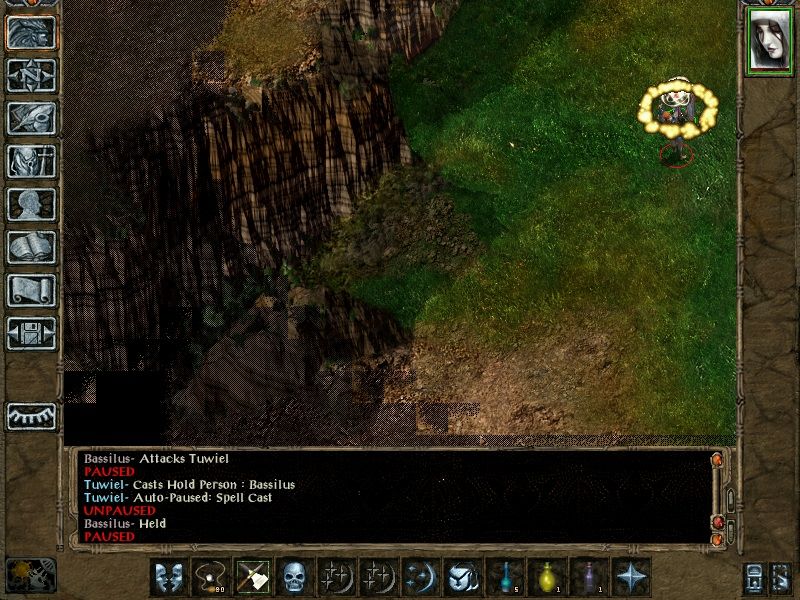Use the yellow potion quick item
Screen dimensions: 800x600
coord(547,577)
